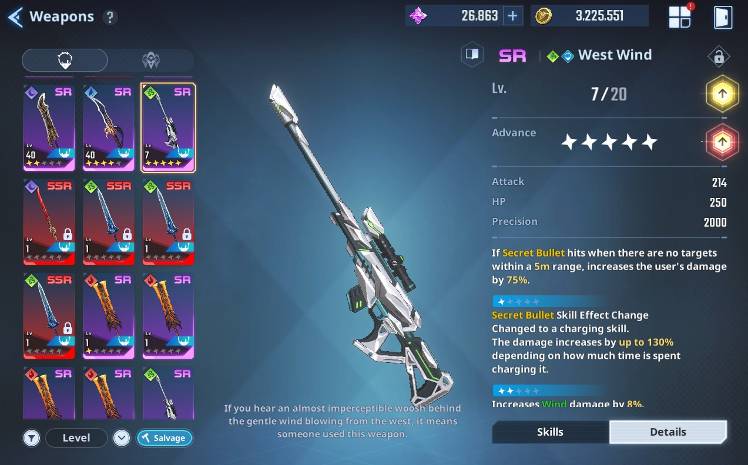Open the four-square main menu grid

tap(680, 16)
